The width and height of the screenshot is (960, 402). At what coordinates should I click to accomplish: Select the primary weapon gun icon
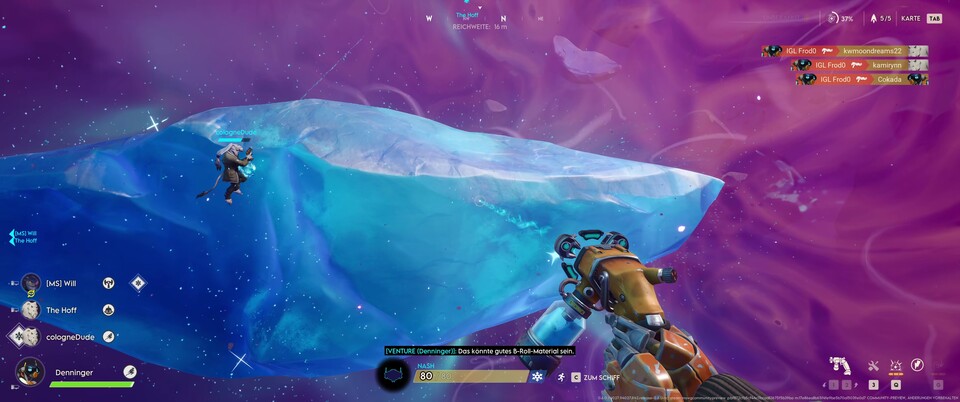[840, 366]
